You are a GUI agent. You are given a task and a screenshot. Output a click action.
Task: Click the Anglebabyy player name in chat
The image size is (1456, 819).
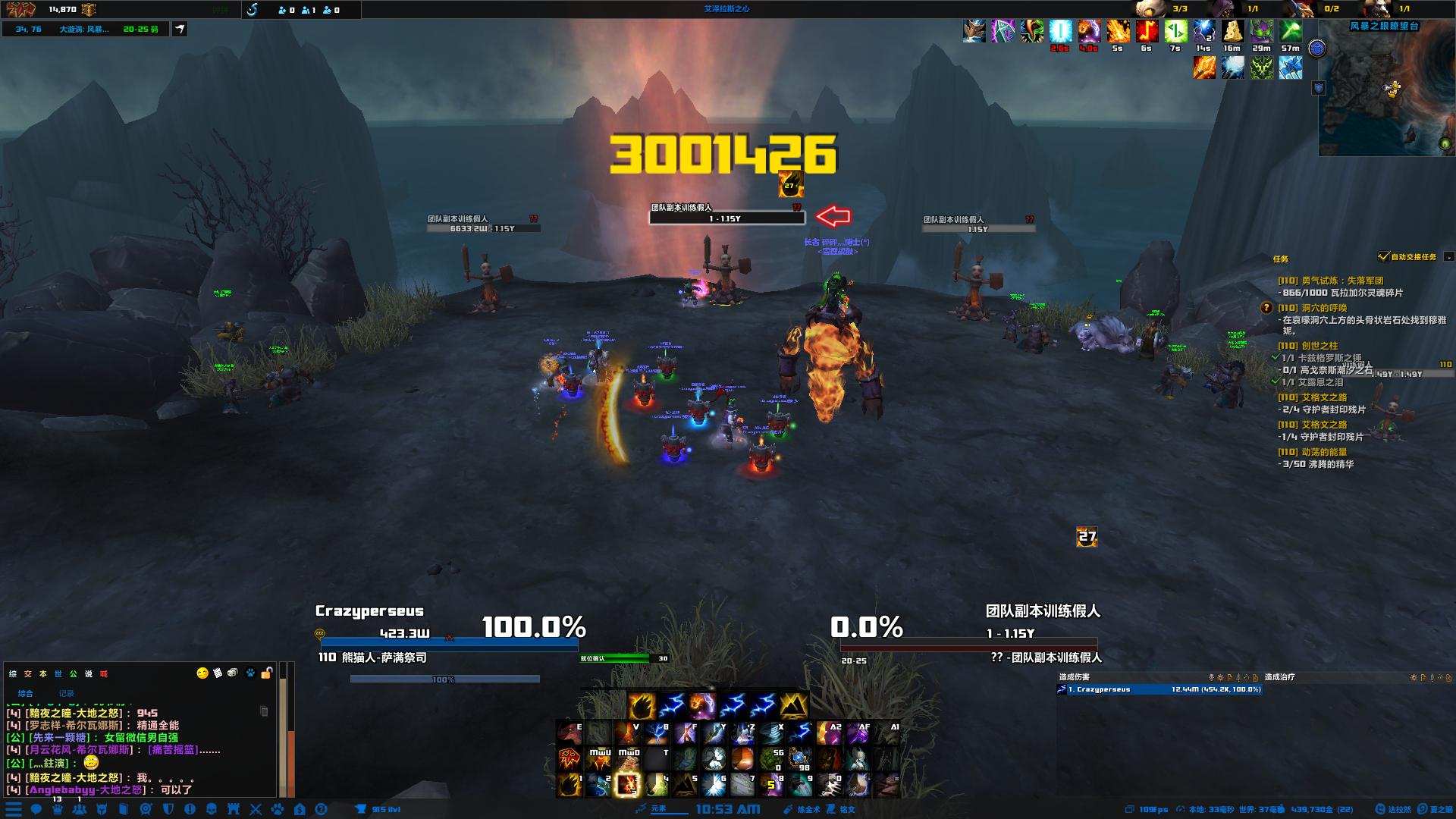[62, 789]
